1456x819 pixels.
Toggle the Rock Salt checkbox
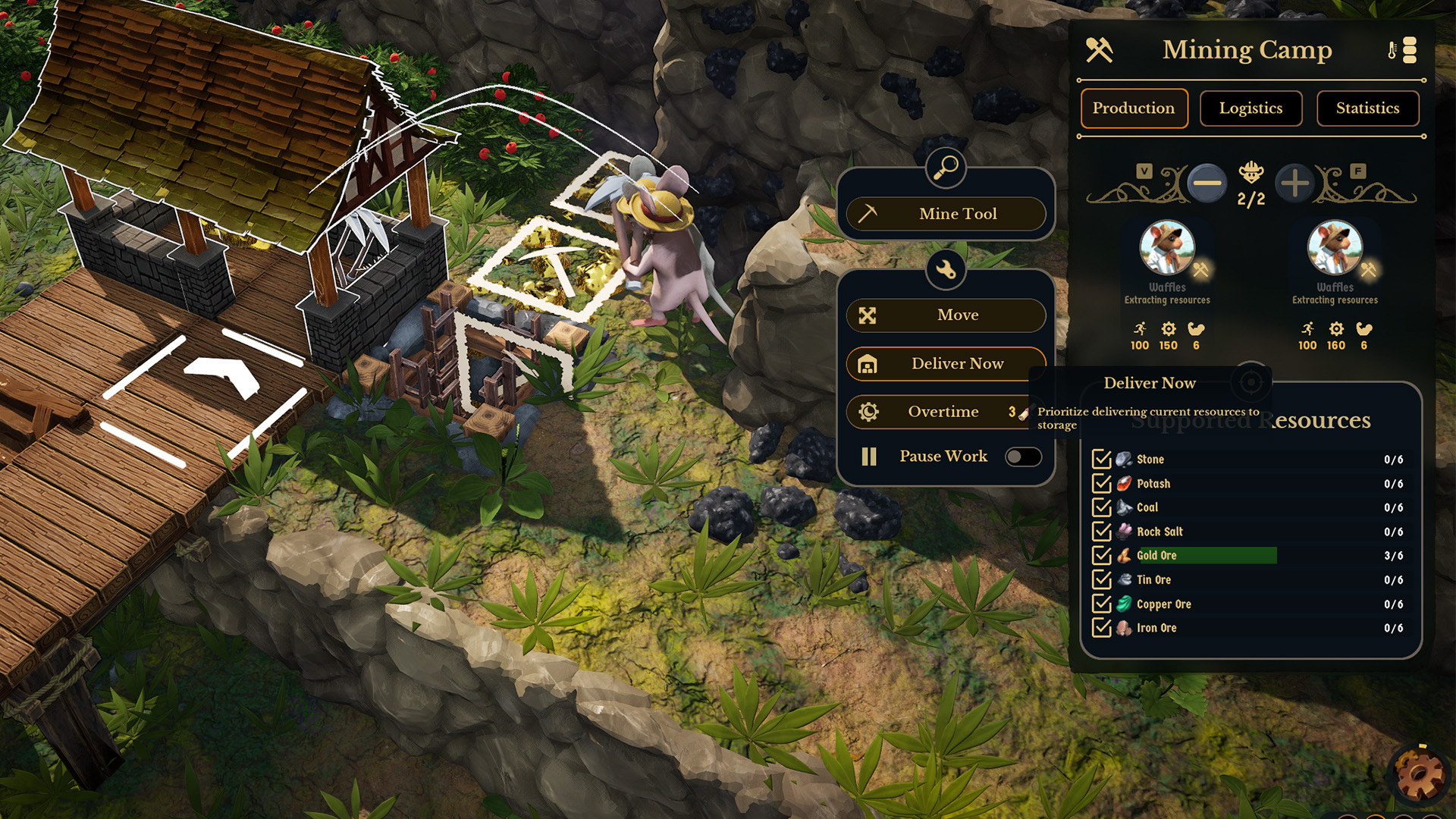[1101, 532]
